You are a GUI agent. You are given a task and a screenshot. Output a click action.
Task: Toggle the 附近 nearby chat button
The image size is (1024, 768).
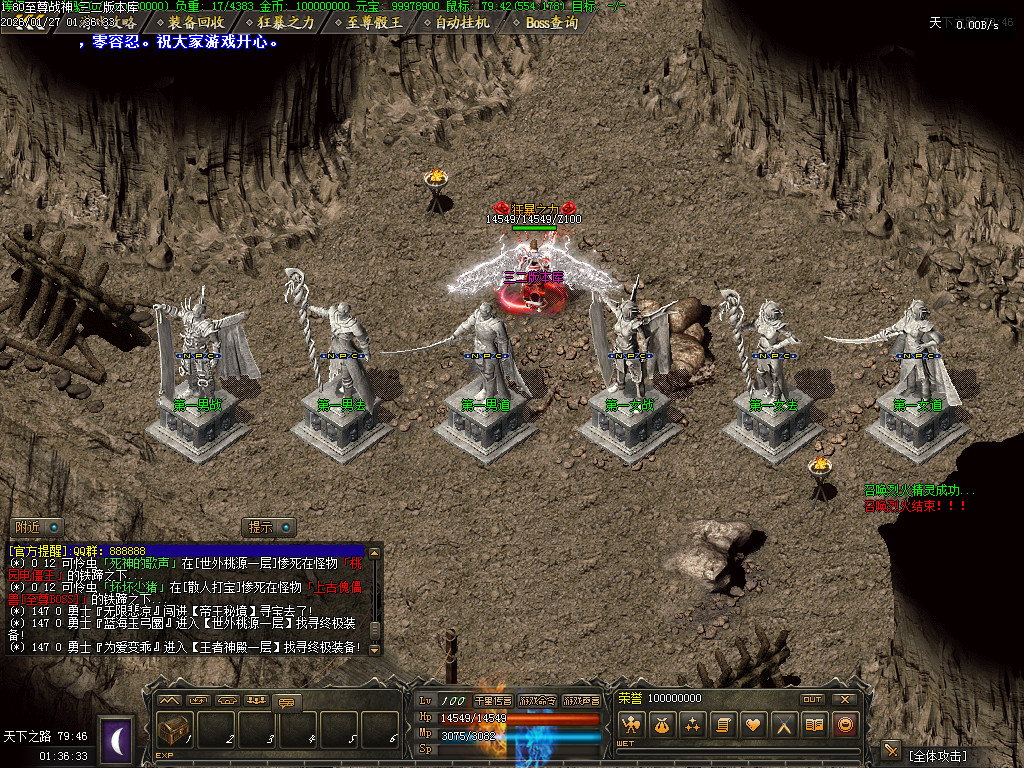point(36,527)
